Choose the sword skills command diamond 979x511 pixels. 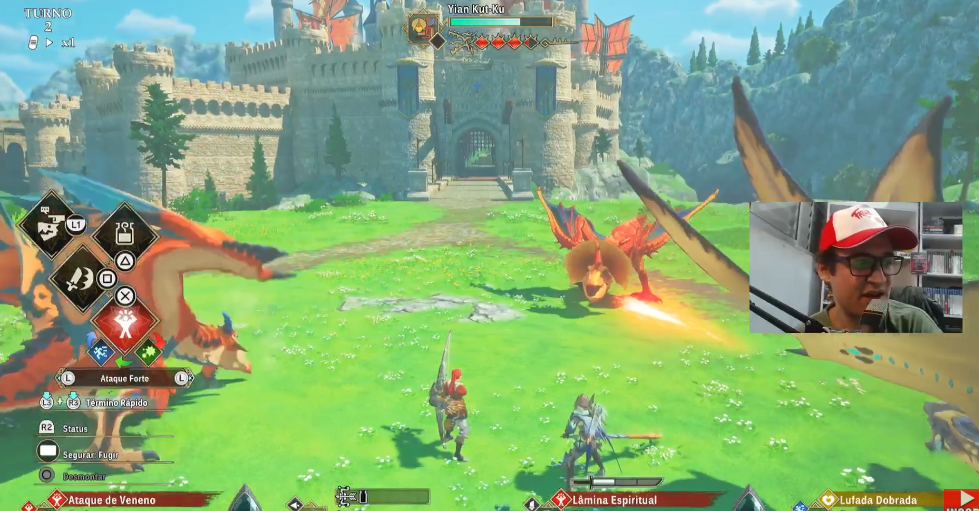80,278
